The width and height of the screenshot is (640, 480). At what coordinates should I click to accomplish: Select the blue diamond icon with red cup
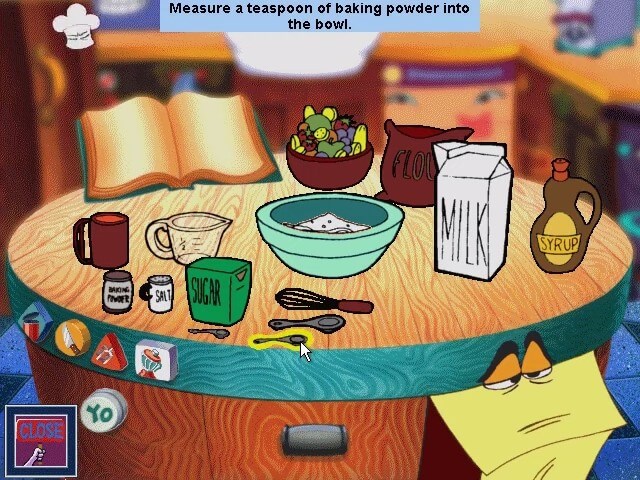point(35,325)
